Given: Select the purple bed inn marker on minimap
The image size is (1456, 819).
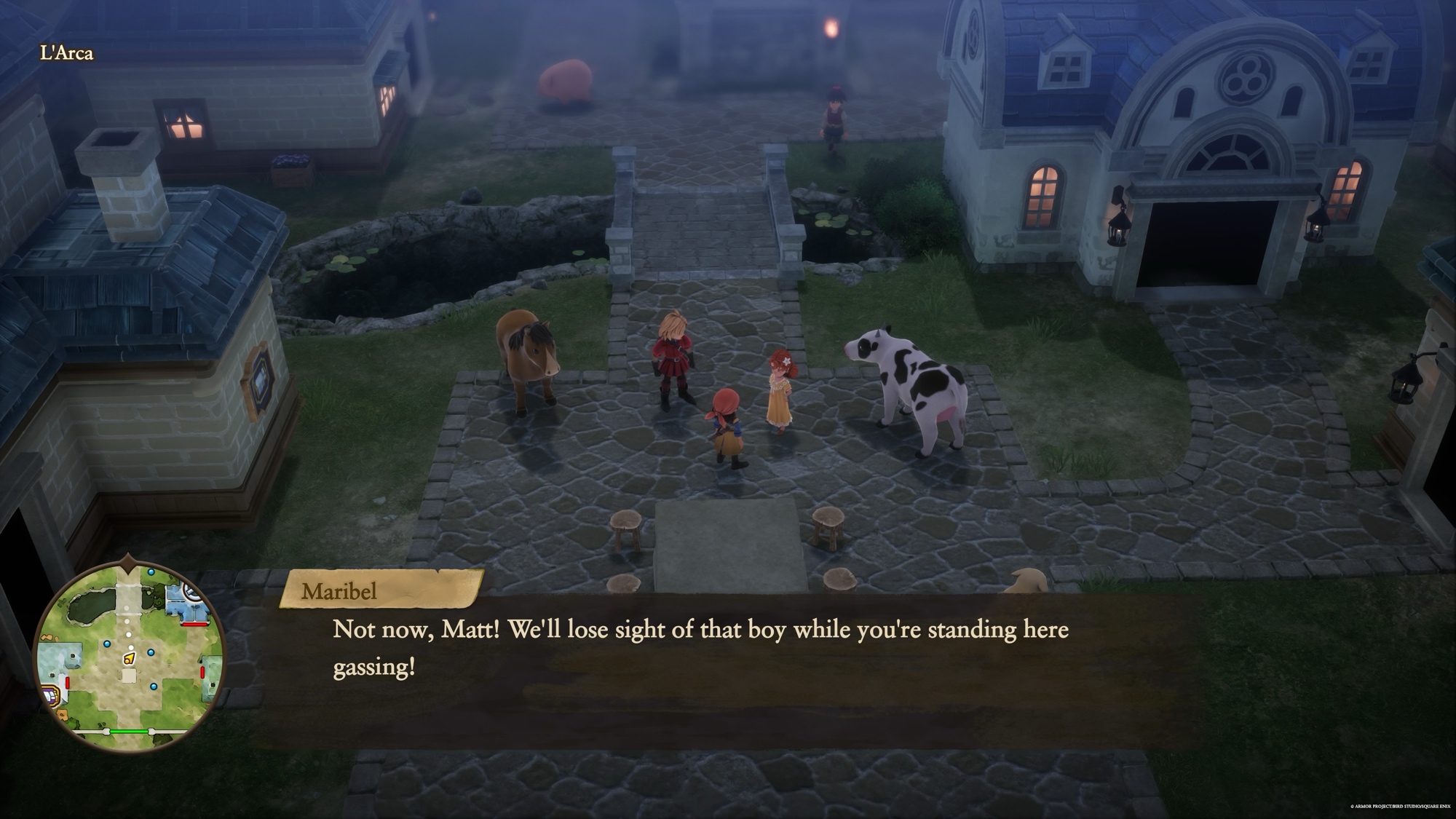Looking at the screenshot, I should tap(52, 695).
